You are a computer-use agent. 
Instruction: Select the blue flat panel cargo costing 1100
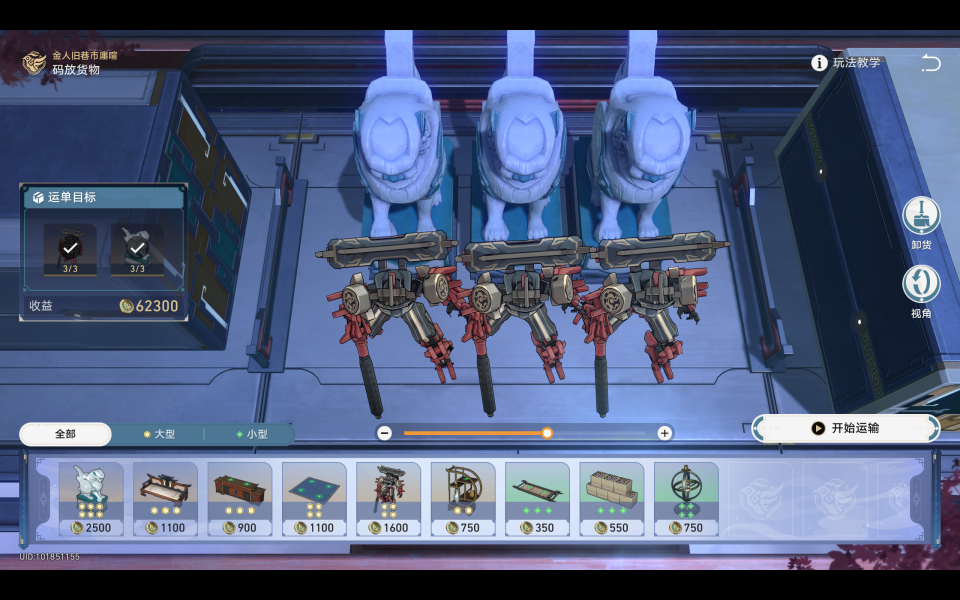point(314,498)
